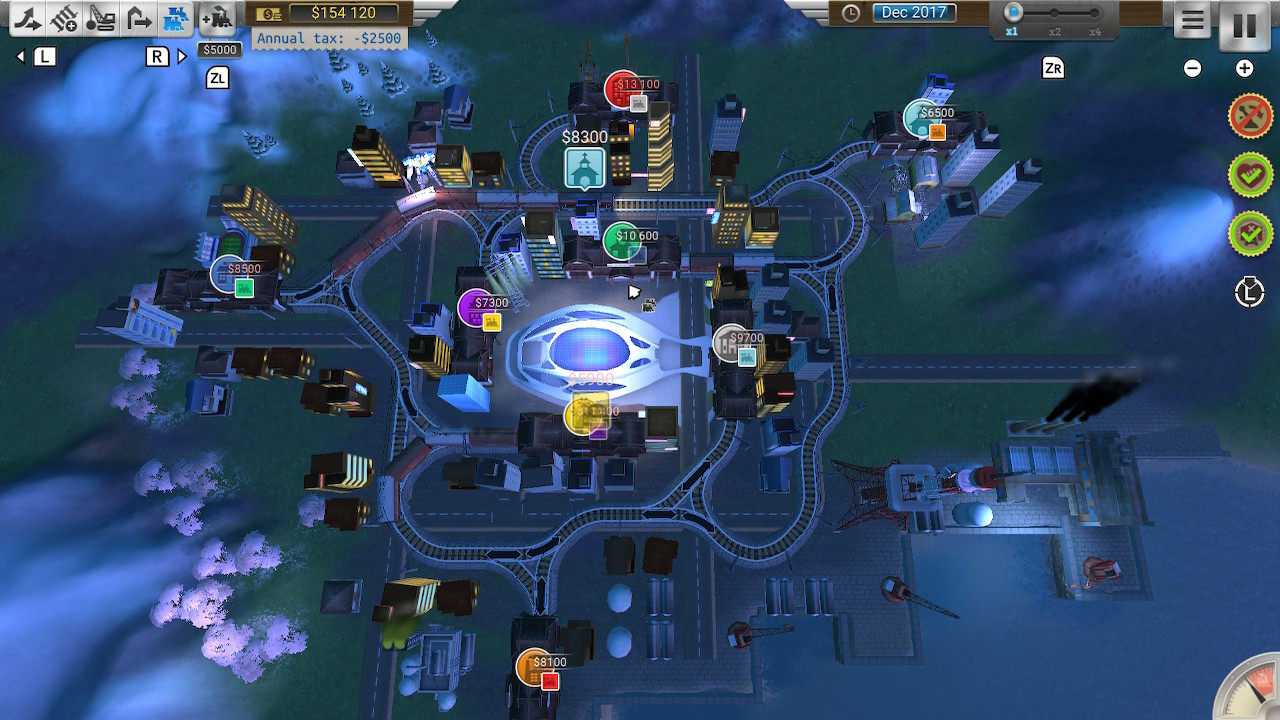Buy a new train for $5000
This screenshot has height=720, width=1280.
click(217, 18)
